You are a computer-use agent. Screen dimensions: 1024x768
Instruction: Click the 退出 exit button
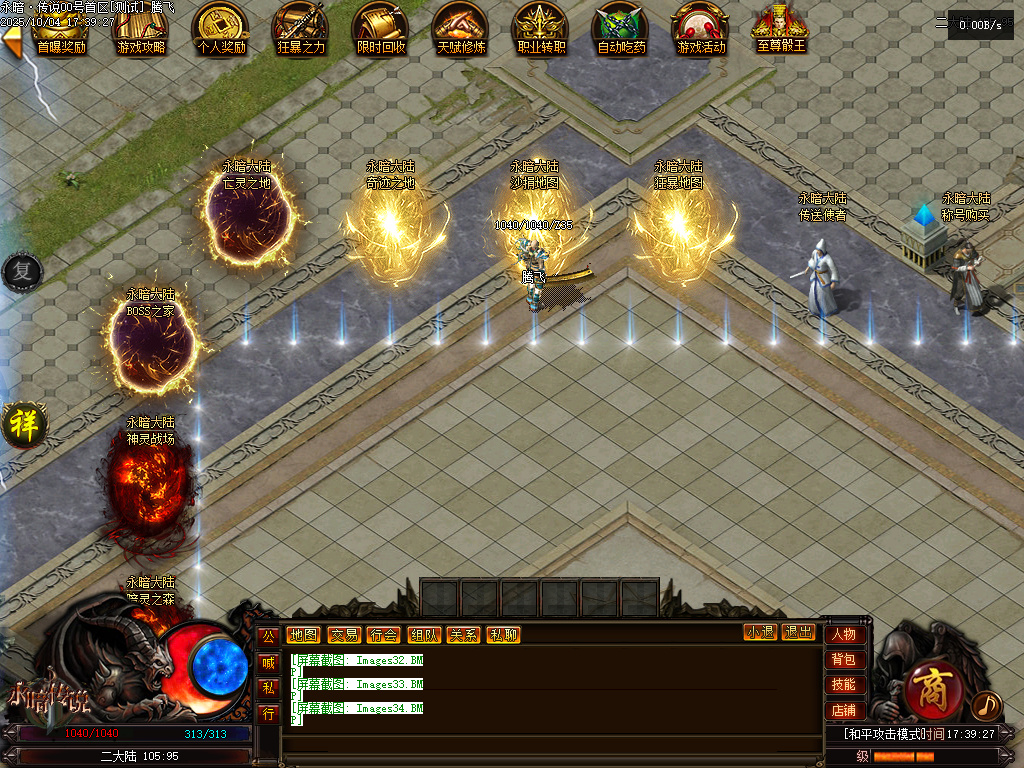coord(798,632)
